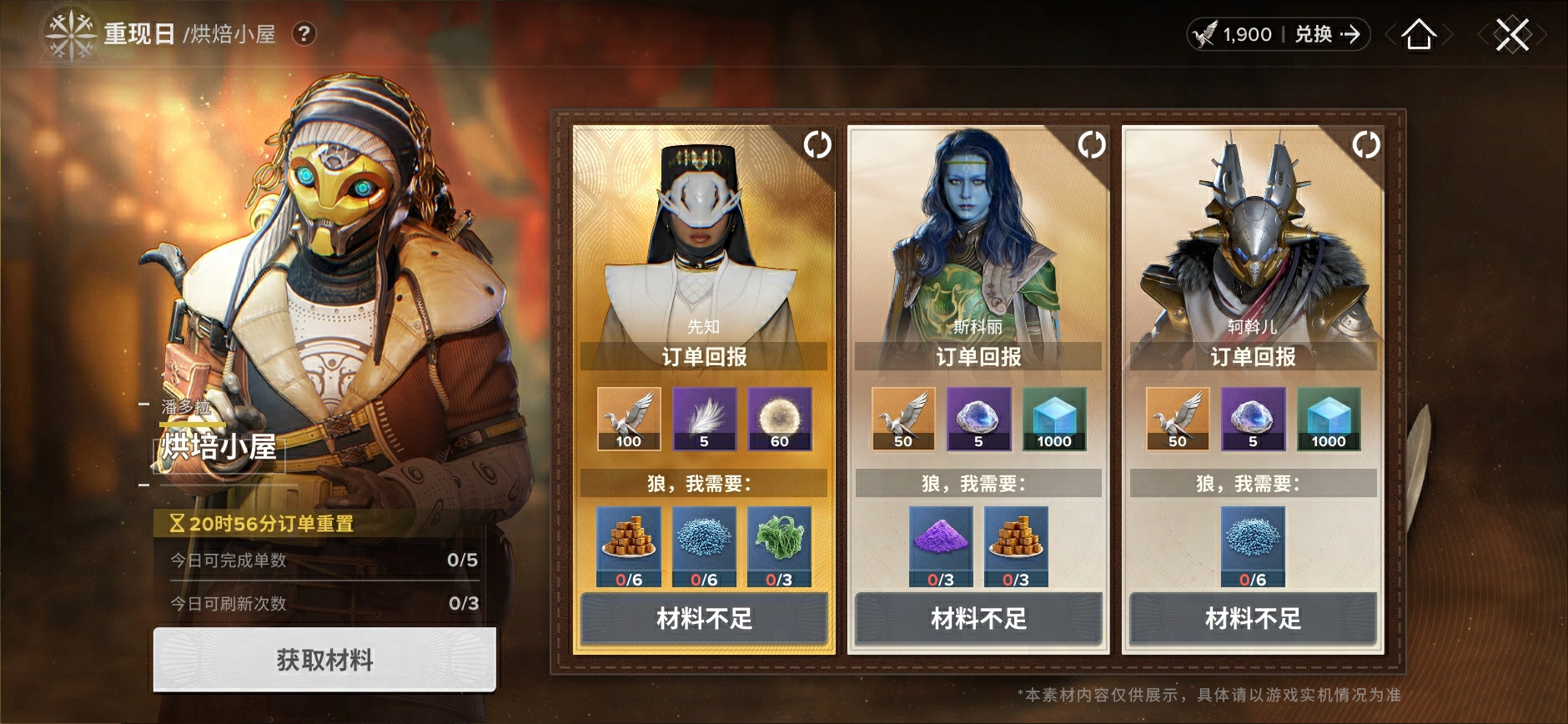Refresh the 斯科丽 order card

coord(1091,145)
